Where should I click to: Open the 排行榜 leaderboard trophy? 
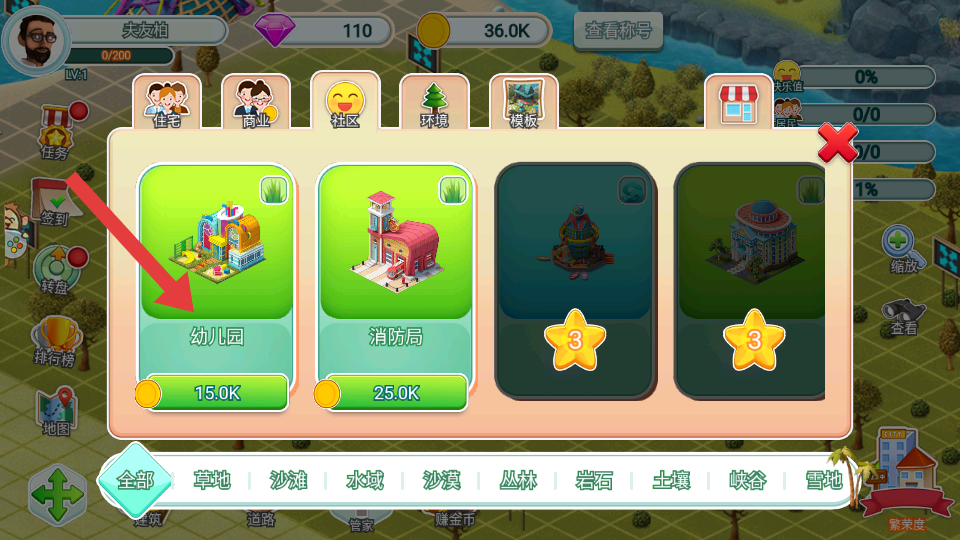pos(54,340)
